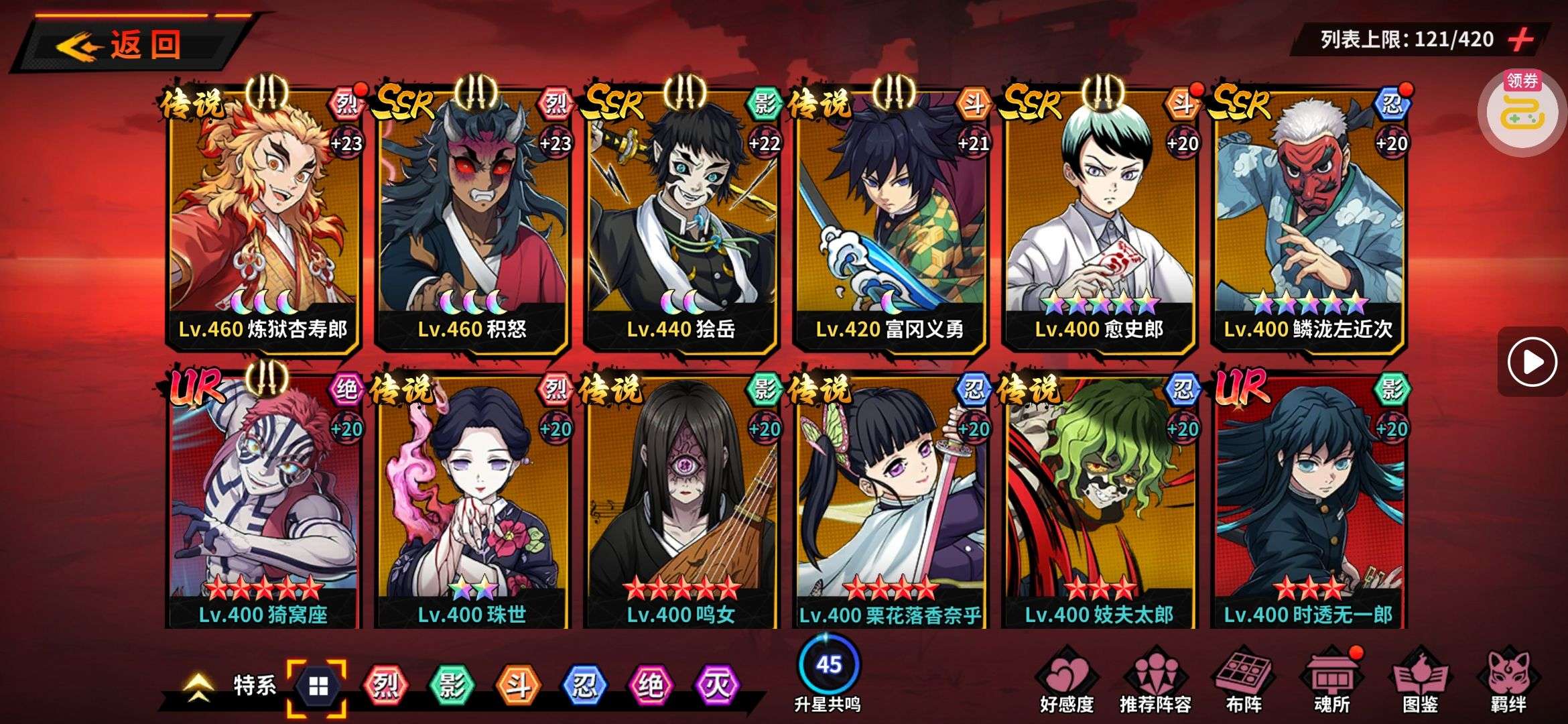Viewport: 1568px width, 724px height.
Task: Expand the list limit with the plus
Action: click(x=1521, y=40)
